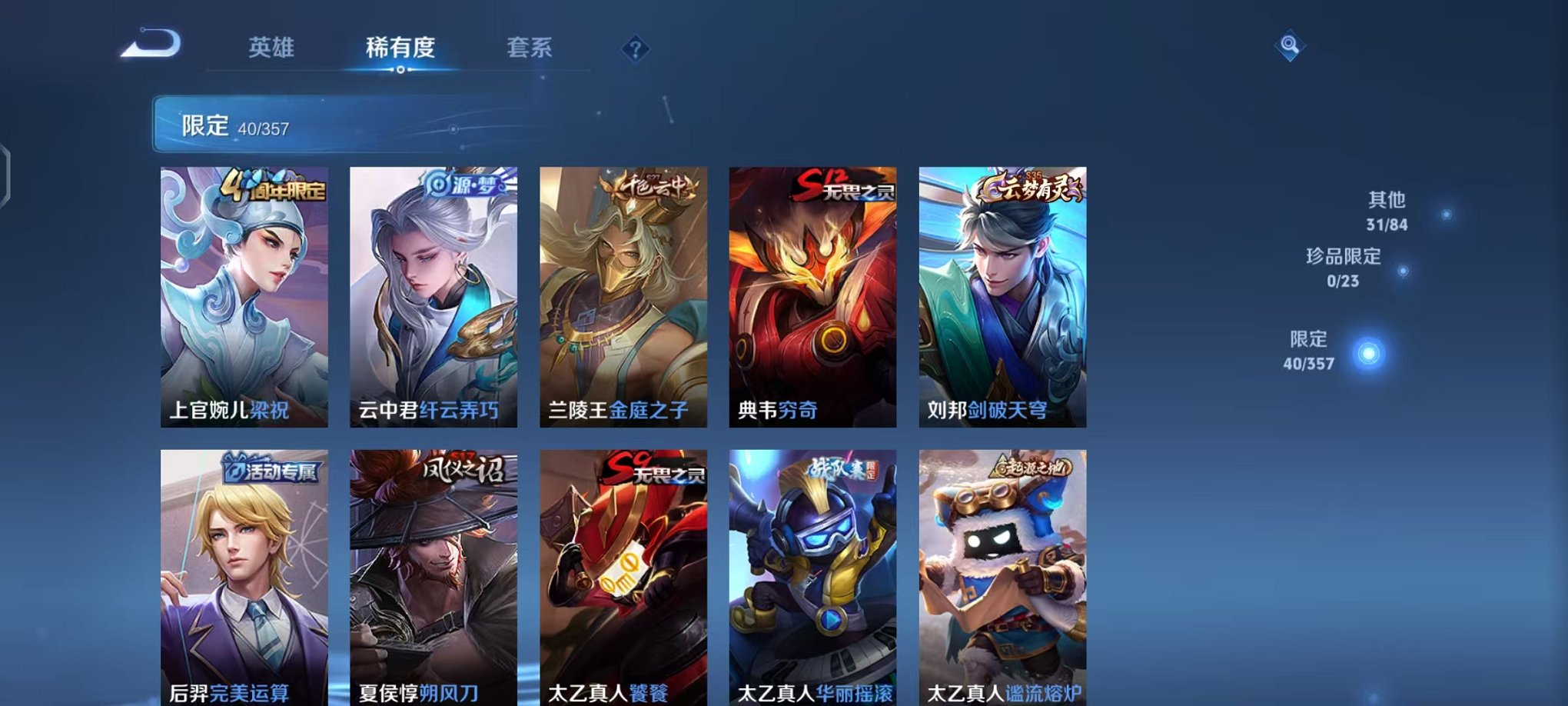This screenshot has height=706, width=1568.
Task: Click the pagination dot under 稀有度
Action: pos(400,71)
